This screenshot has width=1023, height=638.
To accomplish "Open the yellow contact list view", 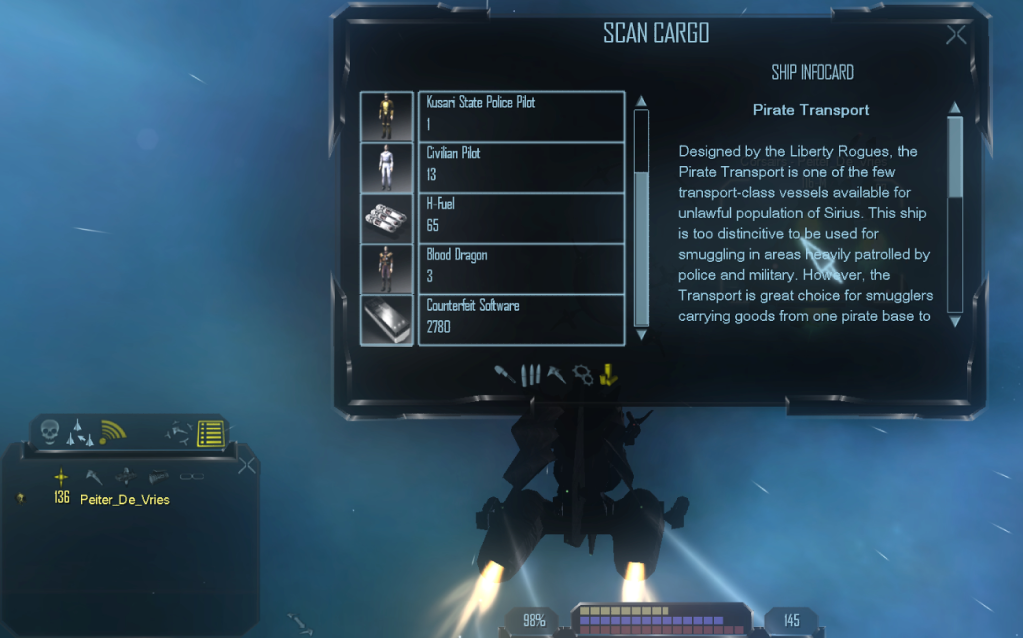I will click(210, 433).
